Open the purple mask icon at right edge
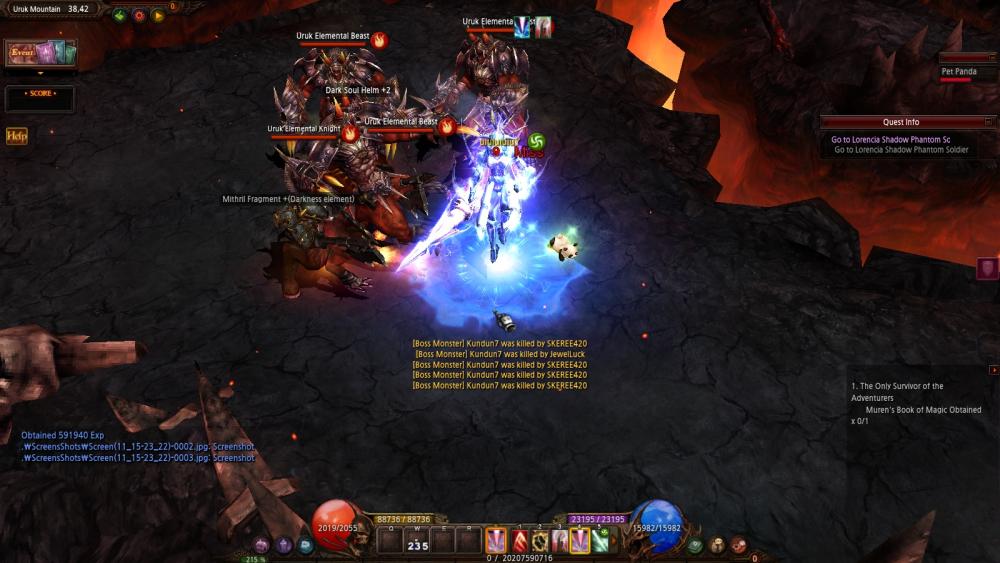The width and height of the screenshot is (1000, 563). click(987, 268)
